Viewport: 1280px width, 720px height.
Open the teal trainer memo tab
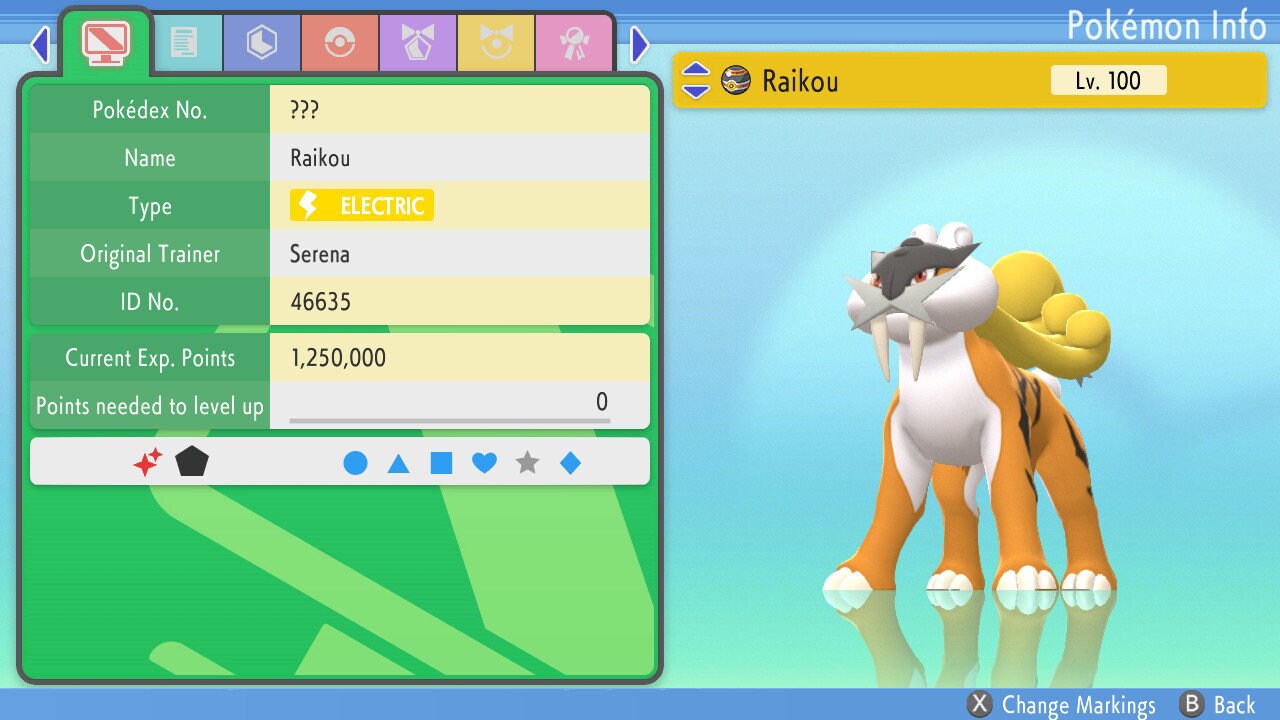pyautogui.click(x=184, y=43)
